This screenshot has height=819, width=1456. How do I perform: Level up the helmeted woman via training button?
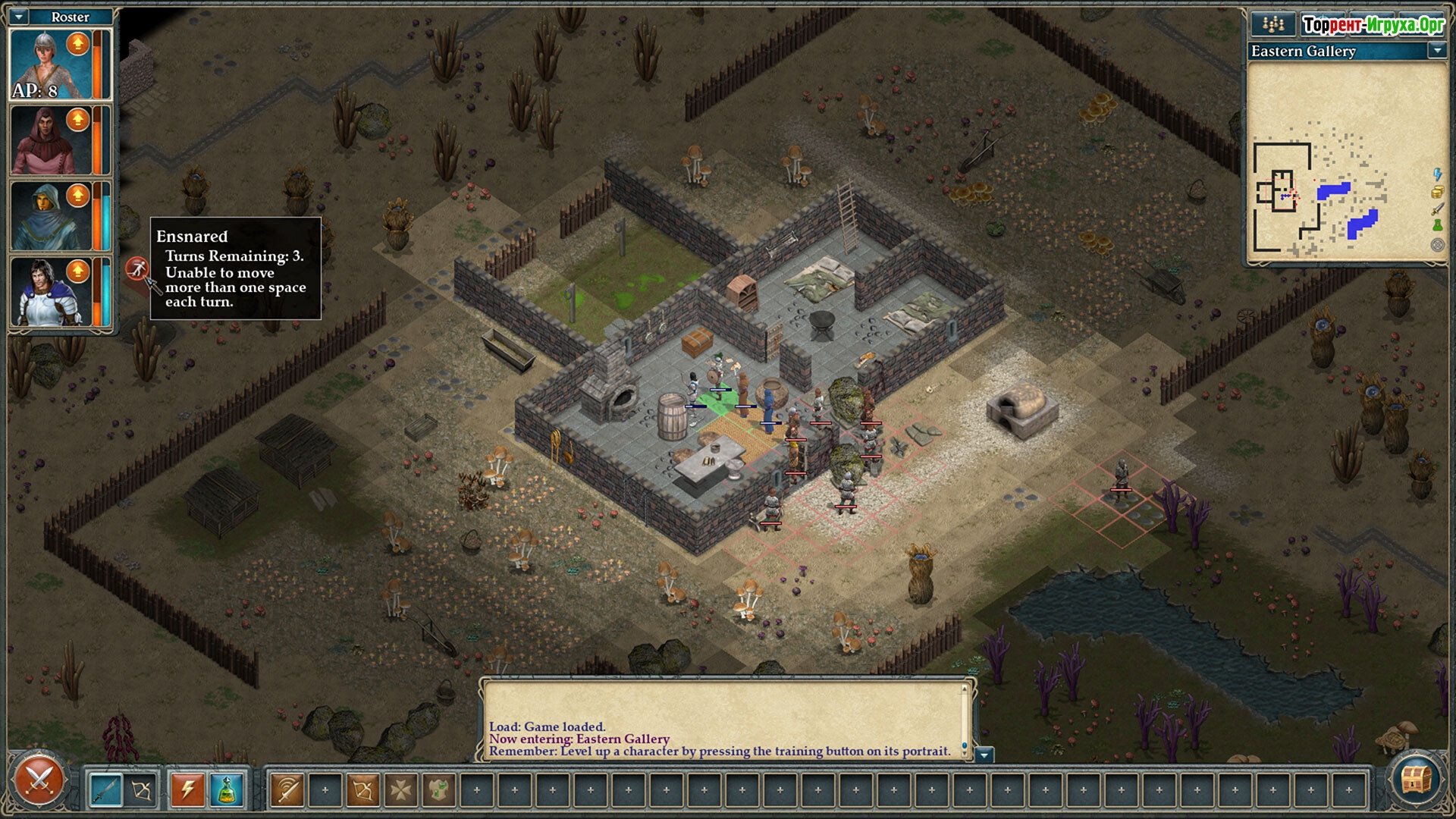(78, 44)
